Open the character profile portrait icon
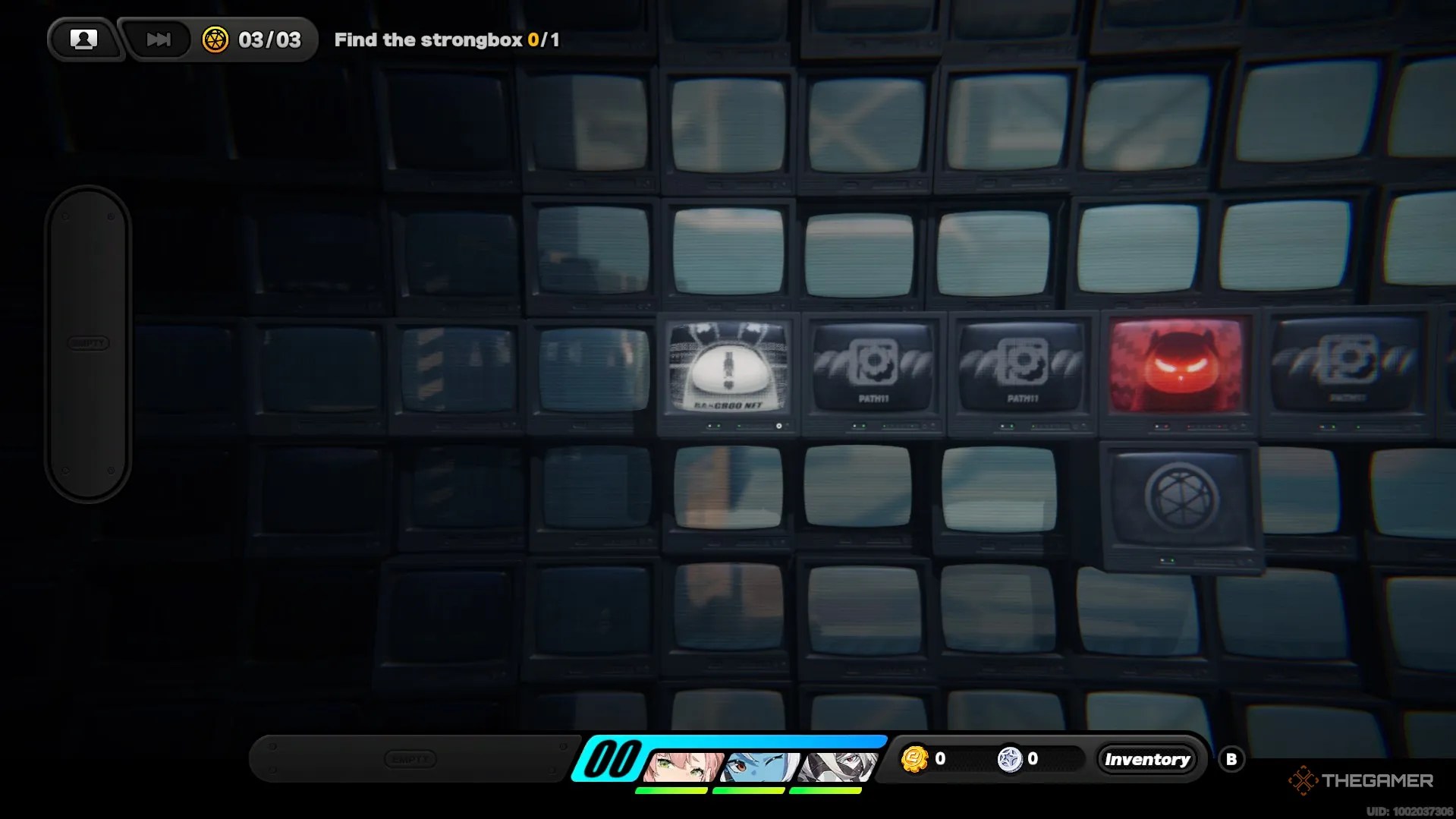This screenshot has height=819, width=1456. [x=83, y=38]
